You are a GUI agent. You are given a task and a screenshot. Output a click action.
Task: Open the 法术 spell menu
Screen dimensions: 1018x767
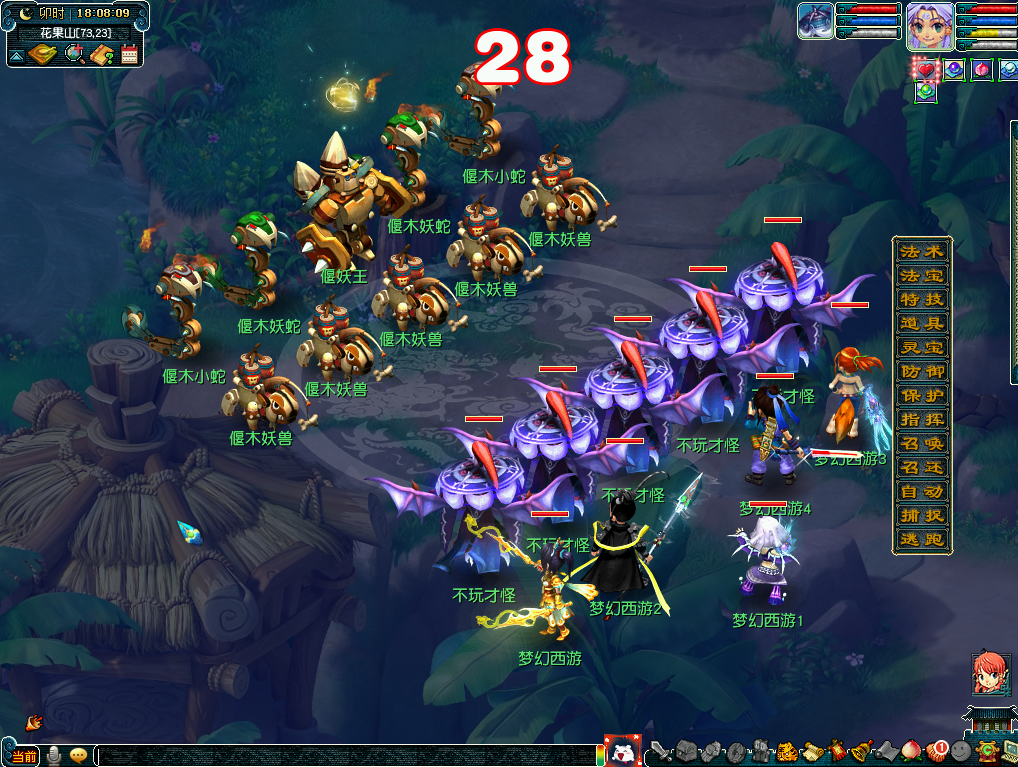point(921,251)
